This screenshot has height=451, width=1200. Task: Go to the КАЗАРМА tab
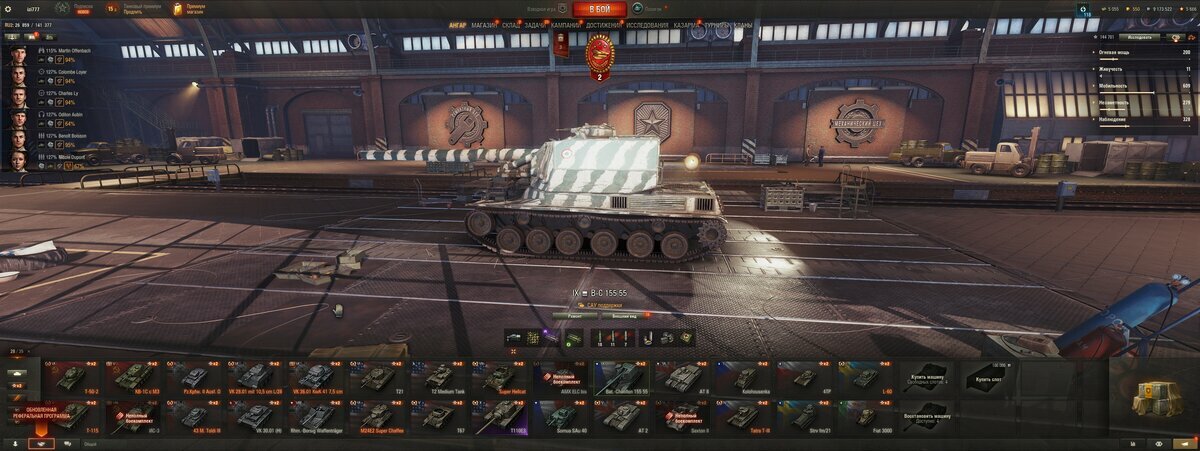[687, 24]
